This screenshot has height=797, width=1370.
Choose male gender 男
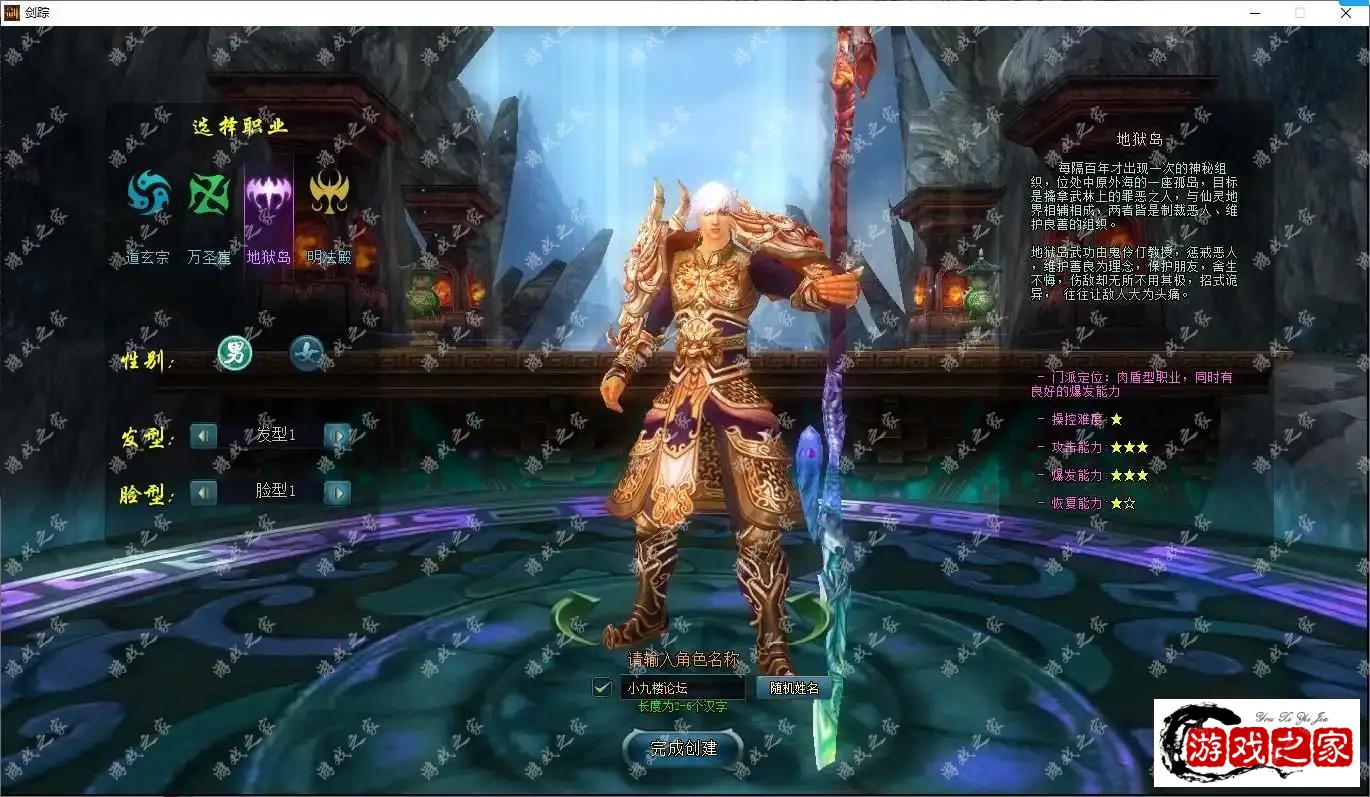[235, 352]
